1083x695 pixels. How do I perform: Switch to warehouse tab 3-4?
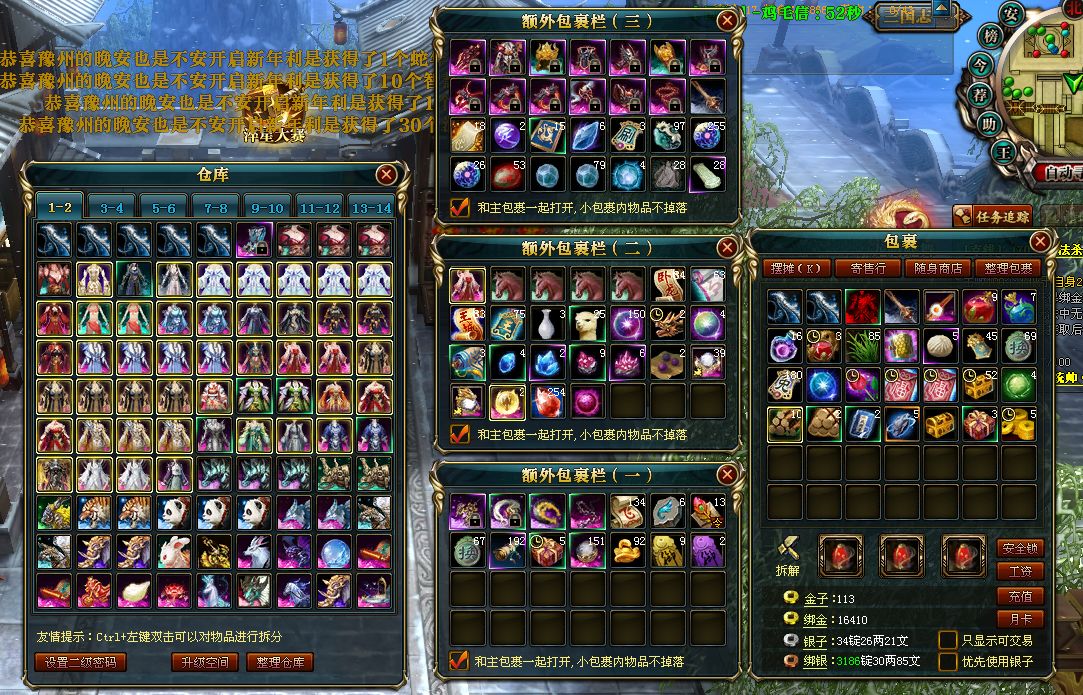111,208
